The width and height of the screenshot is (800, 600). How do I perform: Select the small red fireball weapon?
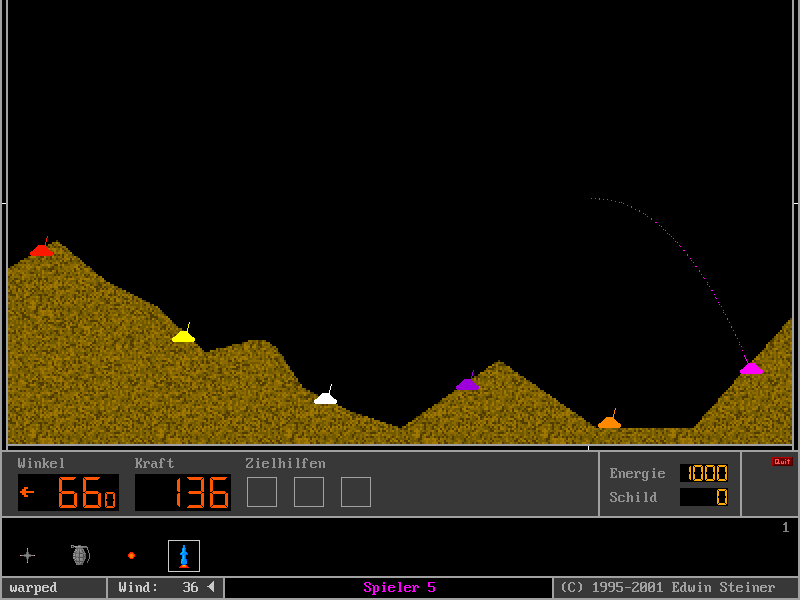(131, 556)
